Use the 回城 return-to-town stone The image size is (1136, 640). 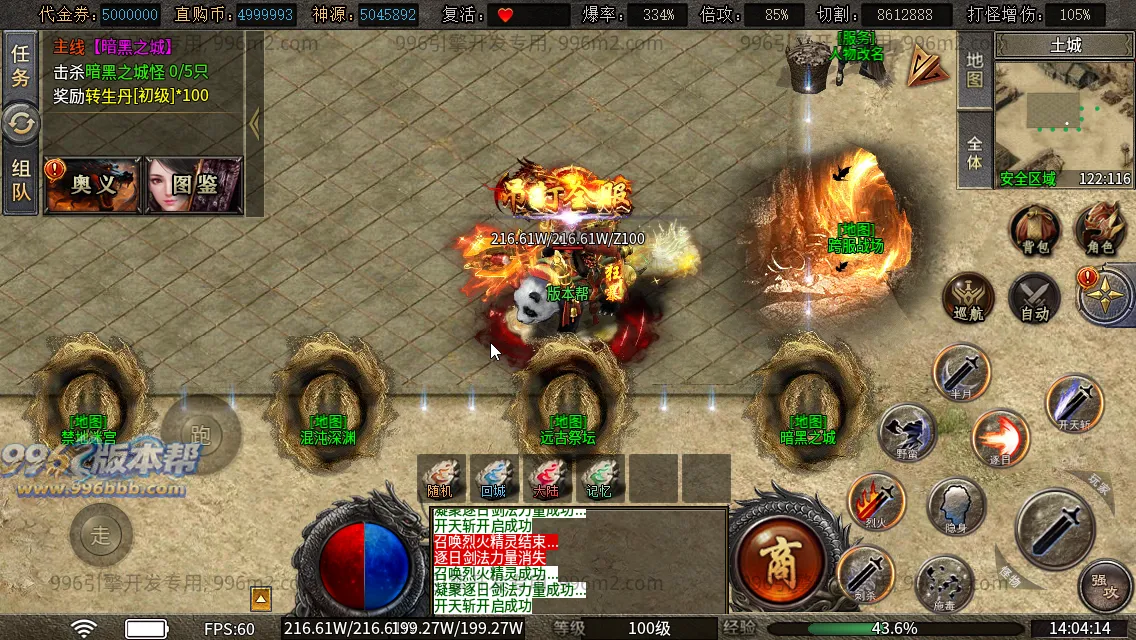(x=493, y=478)
